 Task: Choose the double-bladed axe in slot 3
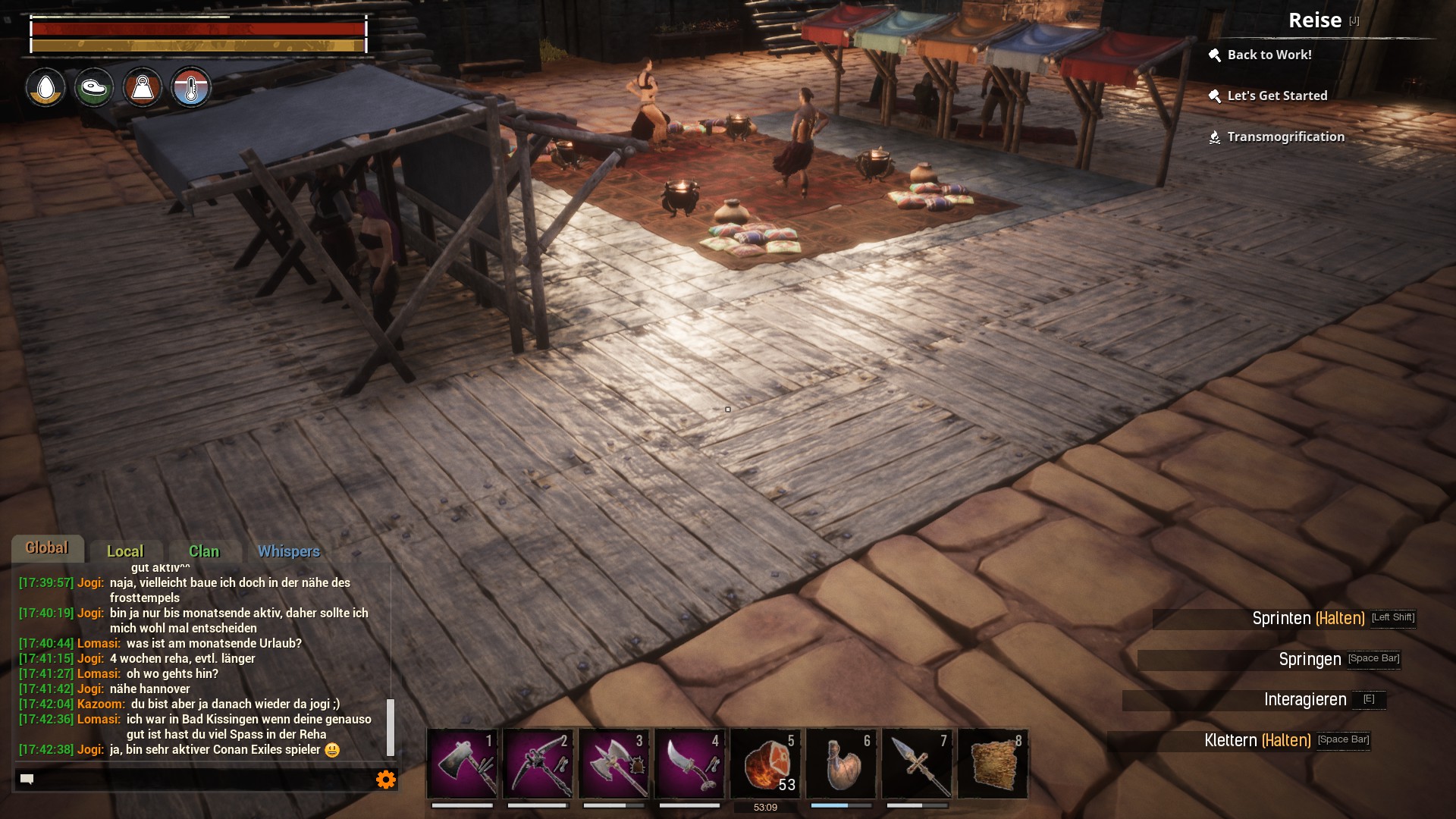tap(614, 764)
